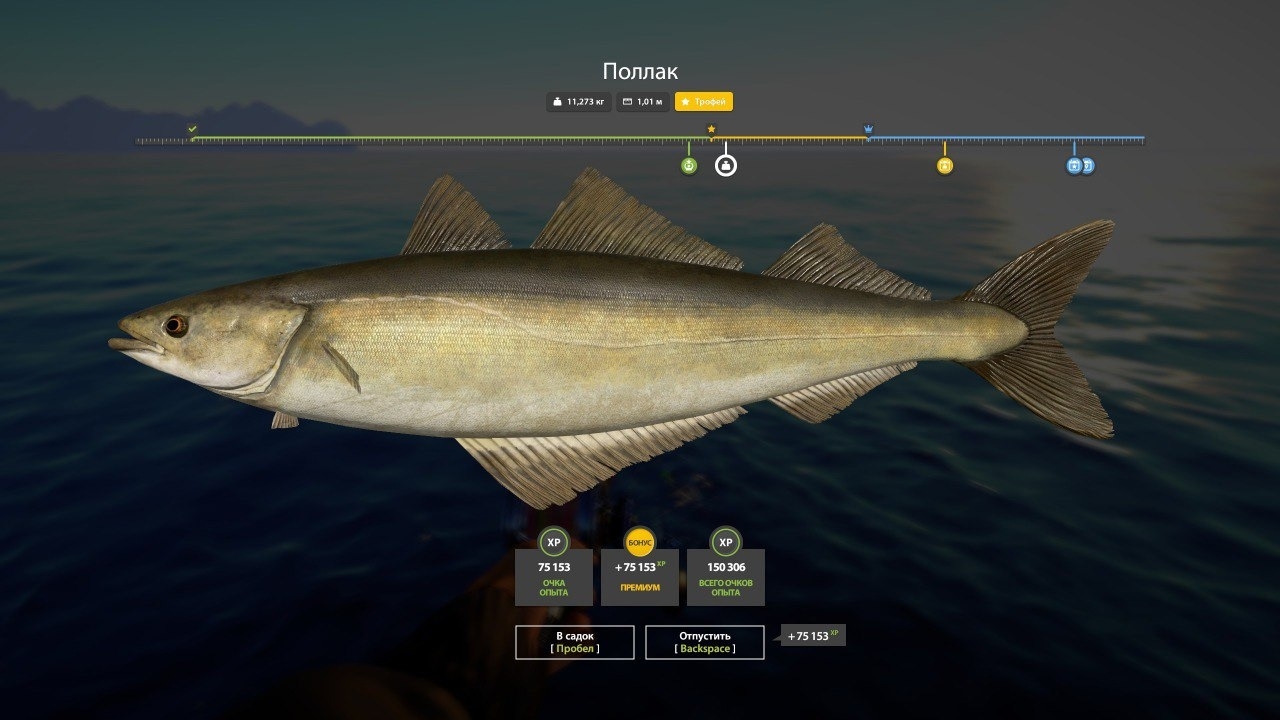Click the star icon inside the Трофей badge
This screenshot has height=720, width=1280.
pos(687,101)
